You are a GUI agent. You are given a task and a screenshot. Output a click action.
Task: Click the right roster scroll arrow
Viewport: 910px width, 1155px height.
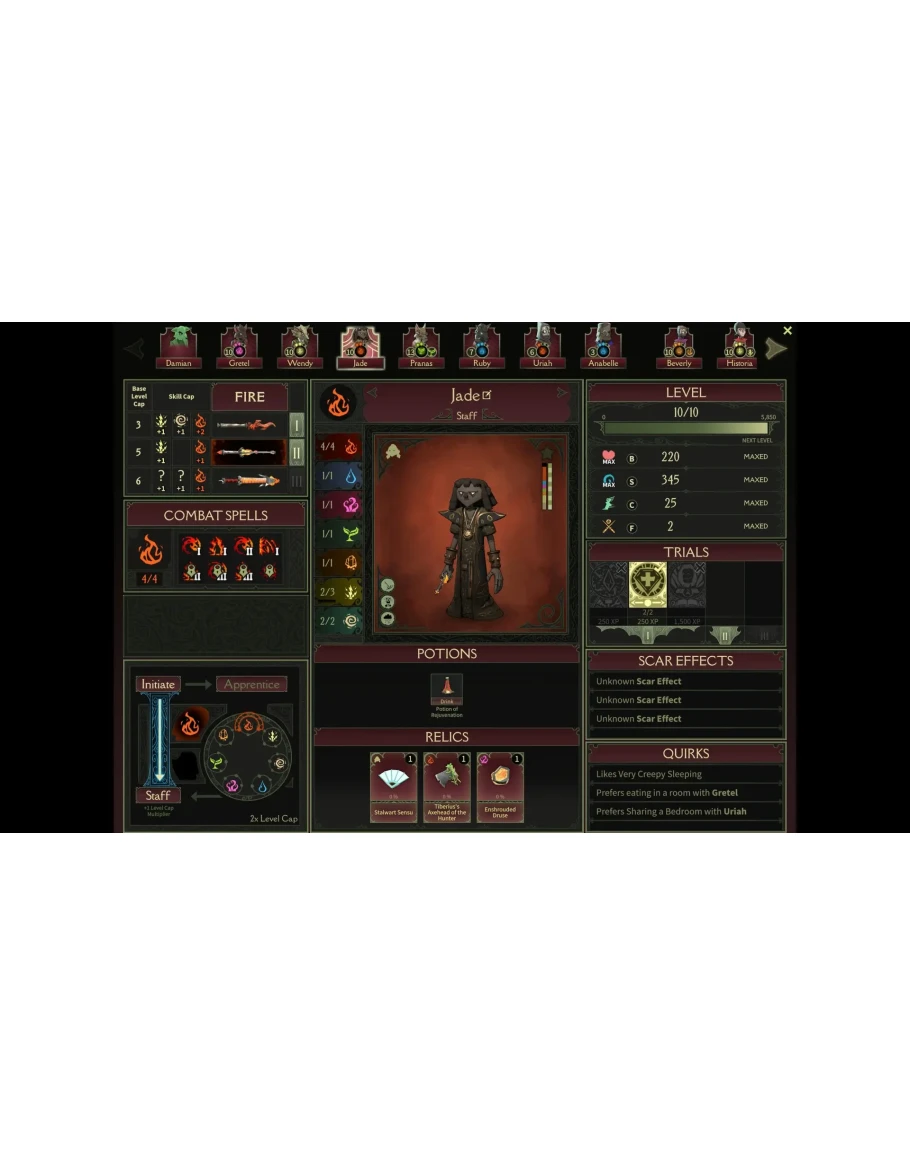pyautogui.click(x=775, y=349)
